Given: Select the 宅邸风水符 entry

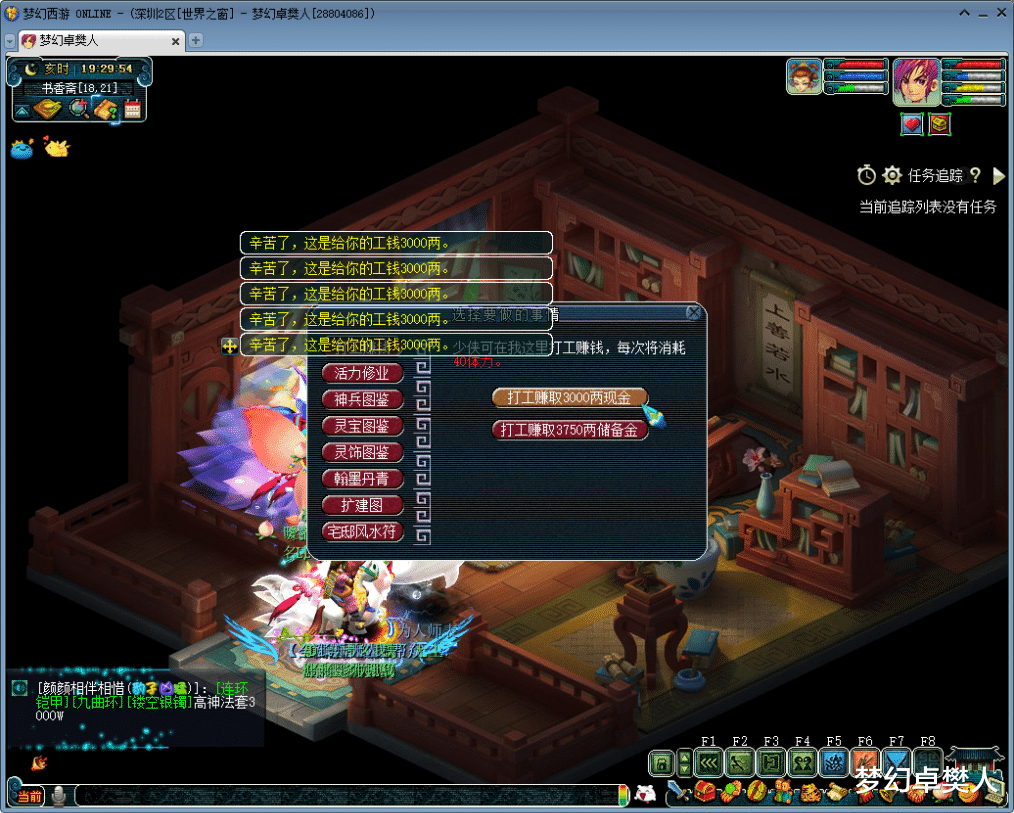Looking at the screenshot, I should click(362, 532).
